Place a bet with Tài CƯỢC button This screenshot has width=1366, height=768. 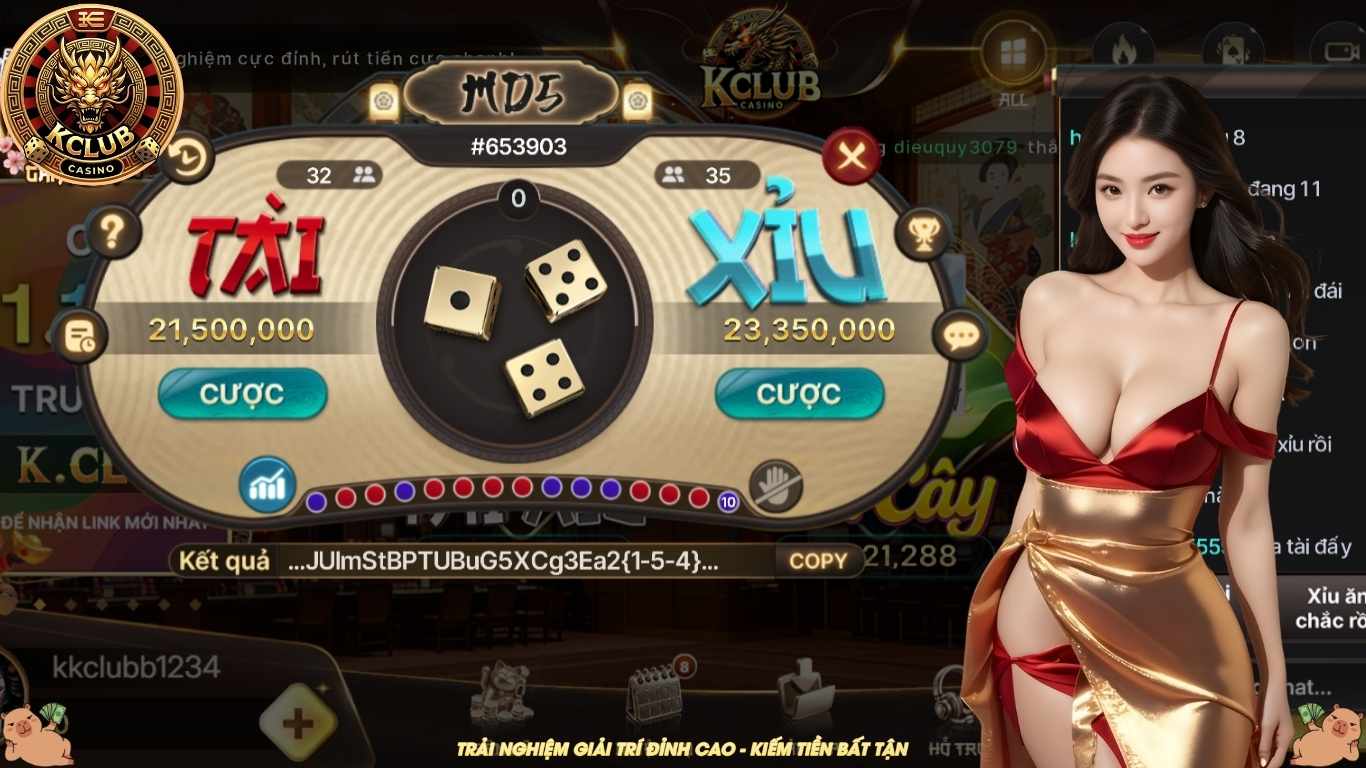click(x=243, y=393)
